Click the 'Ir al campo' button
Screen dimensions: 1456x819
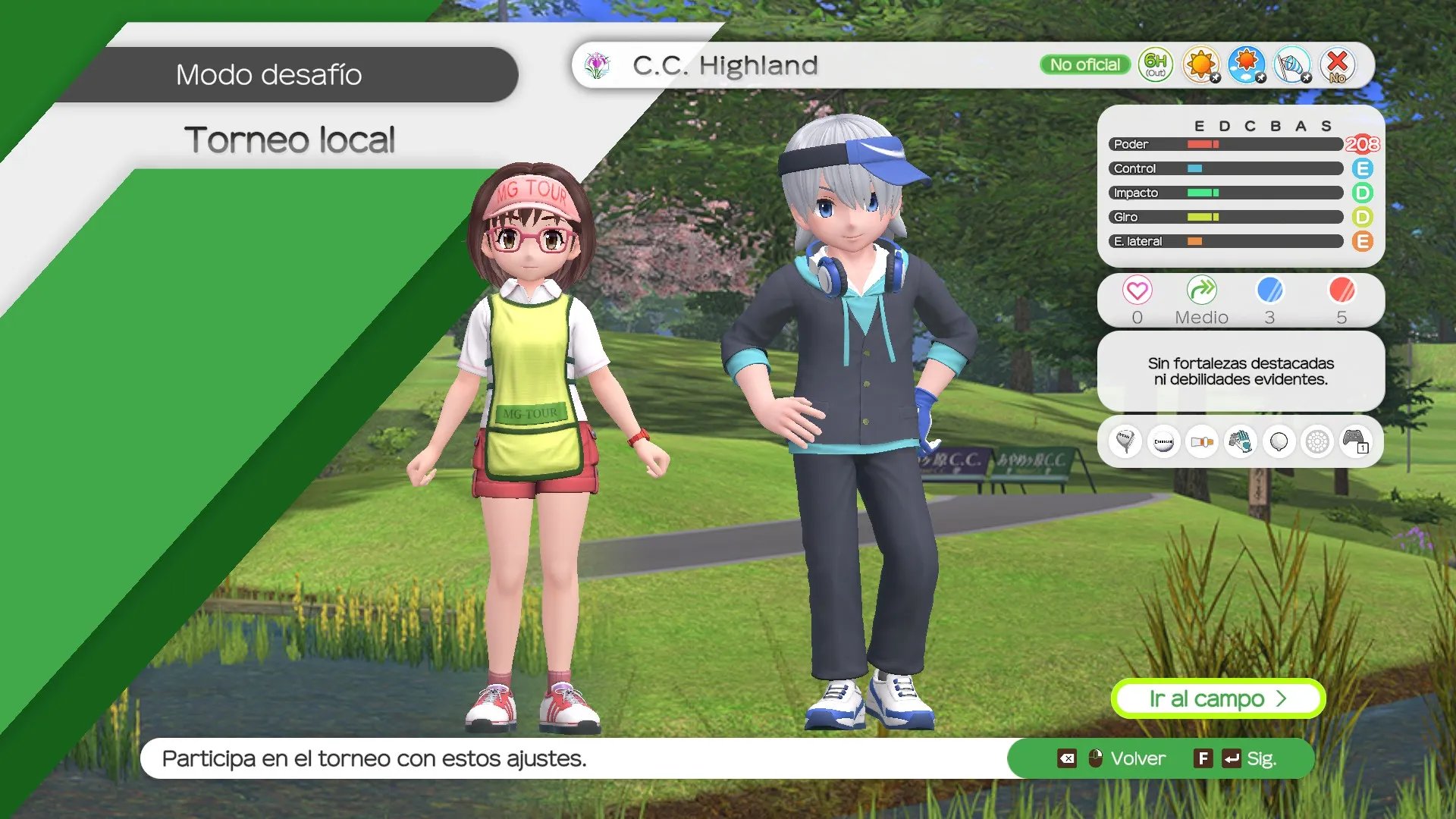pyautogui.click(x=1217, y=698)
